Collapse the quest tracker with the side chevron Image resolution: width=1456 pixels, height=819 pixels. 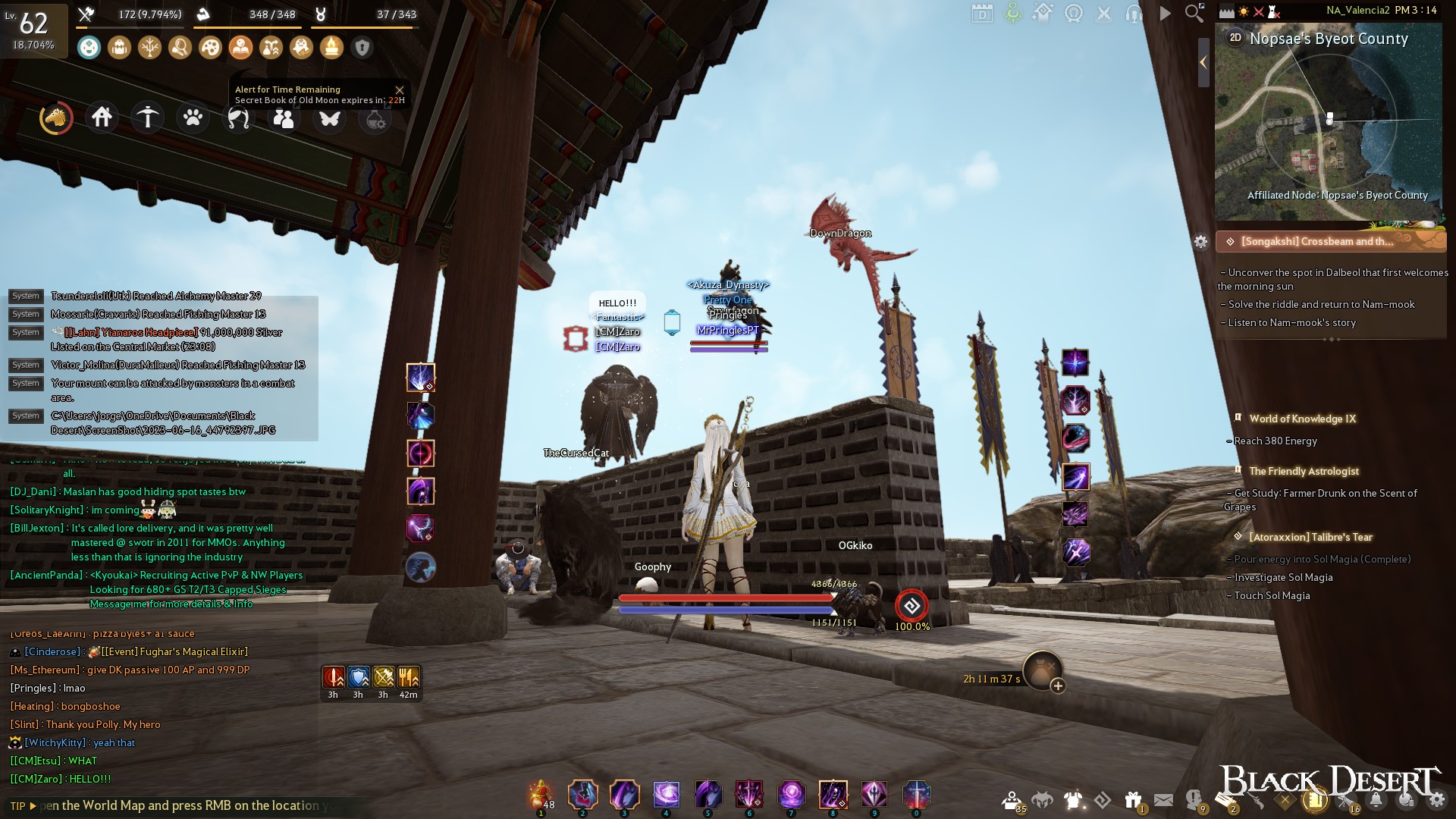coord(1202,63)
